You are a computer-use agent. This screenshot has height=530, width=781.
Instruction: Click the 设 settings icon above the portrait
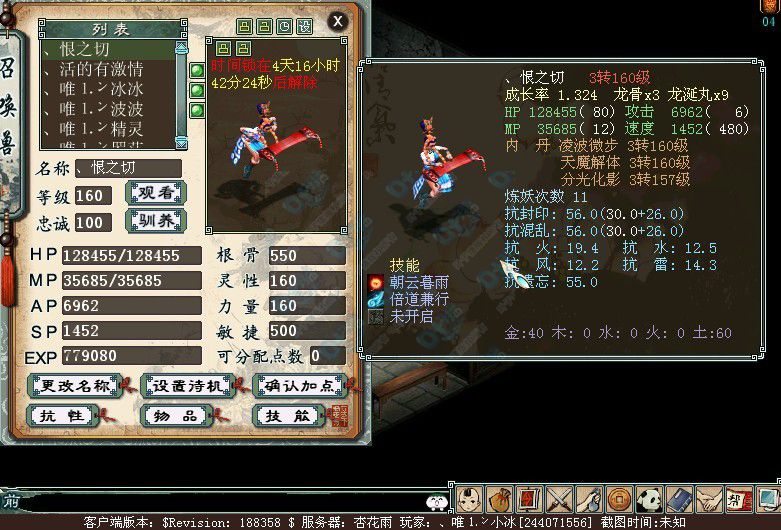pyautogui.click(x=304, y=25)
